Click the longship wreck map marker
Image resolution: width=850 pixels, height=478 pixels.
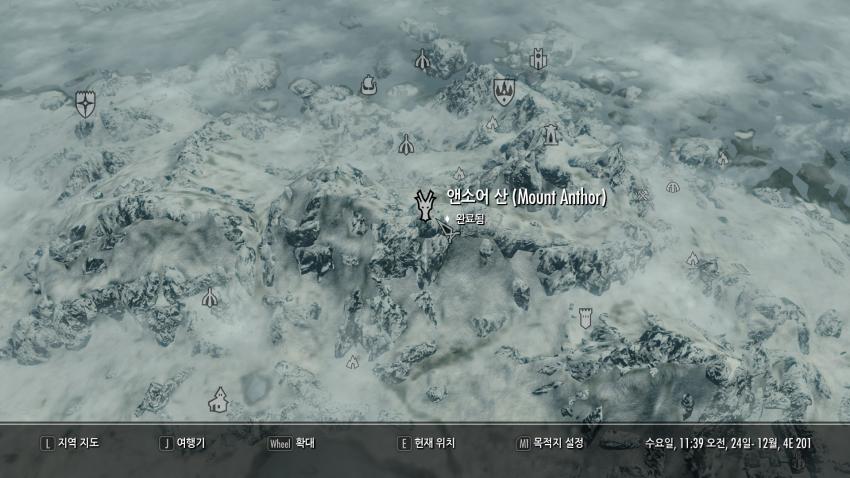point(370,86)
